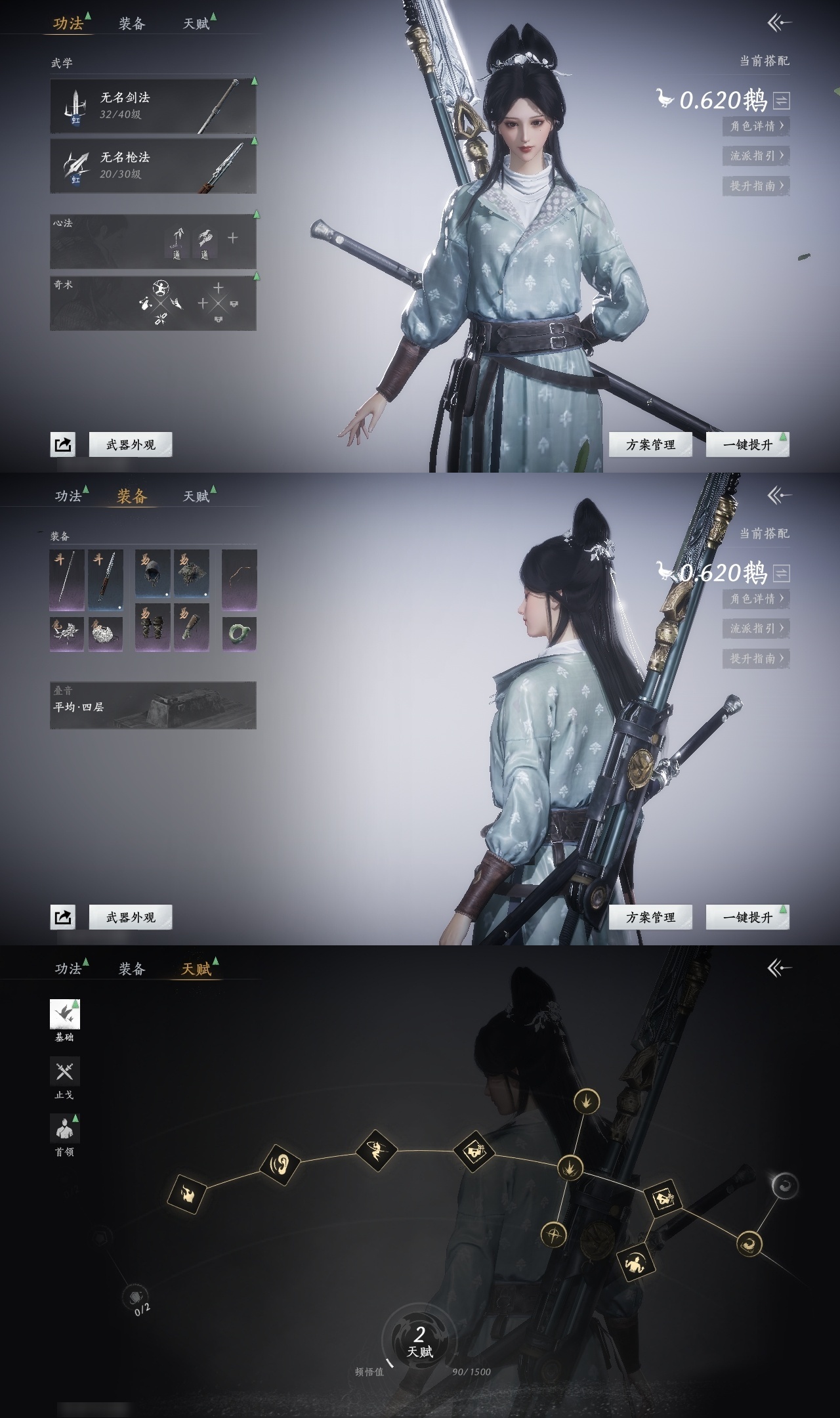Screen dimensions: 840x1418
Task: Switch to the 基础 talent category
Action: [x=65, y=1015]
